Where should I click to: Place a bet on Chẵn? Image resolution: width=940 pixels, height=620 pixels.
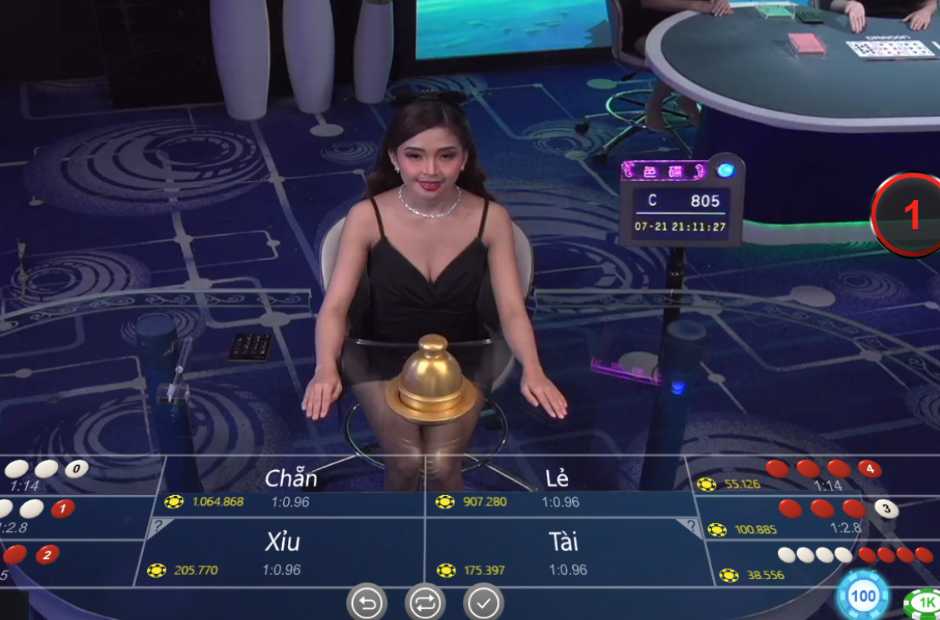coord(291,487)
